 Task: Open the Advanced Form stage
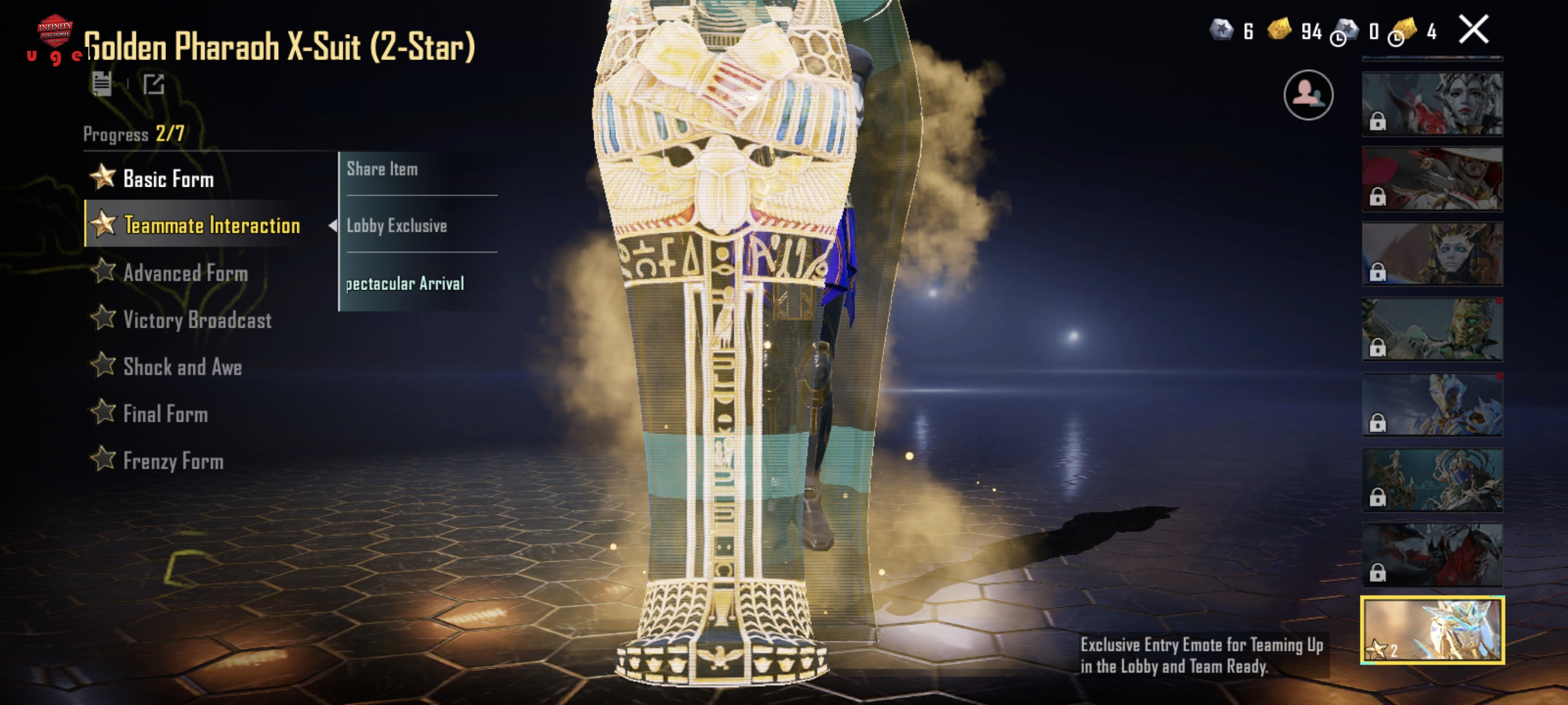pyautogui.click(x=185, y=273)
